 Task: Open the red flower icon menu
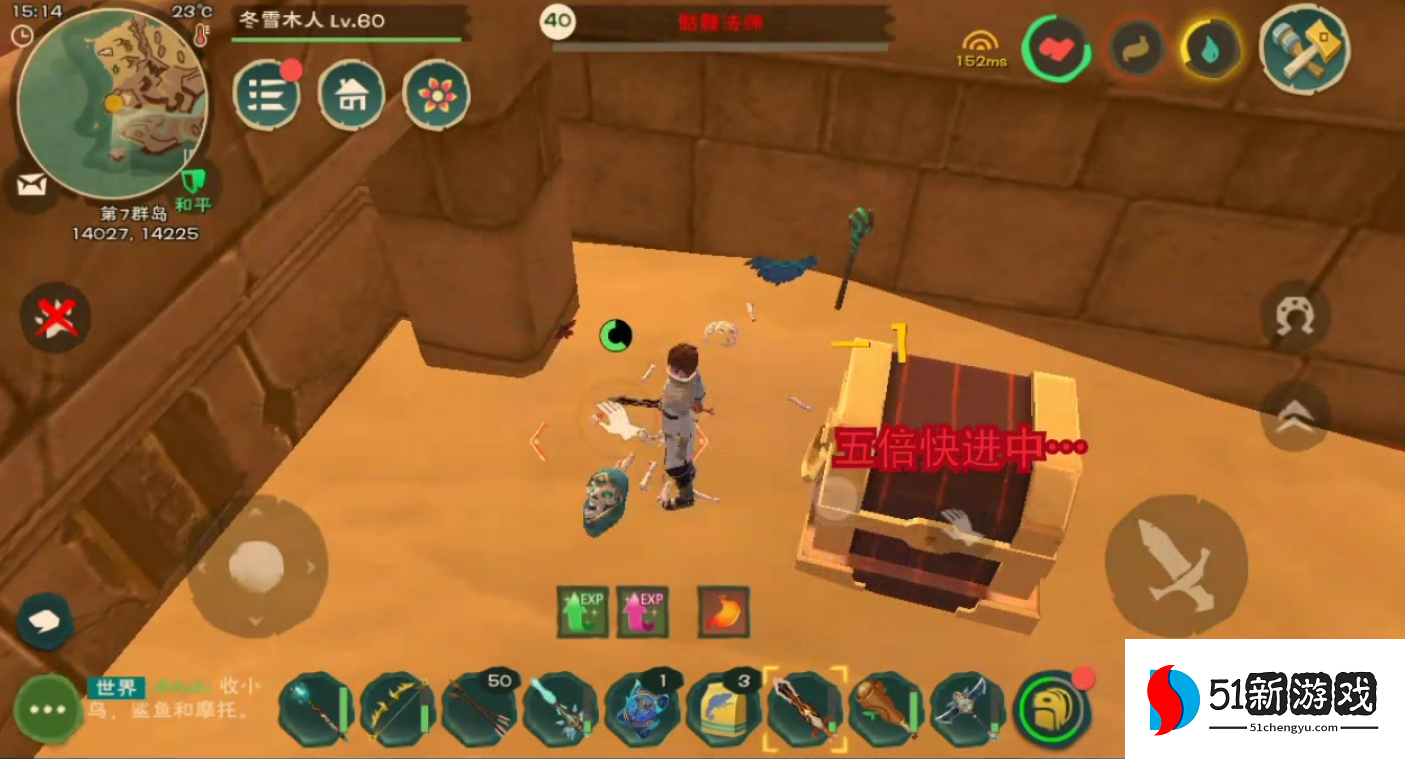(436, 95)
